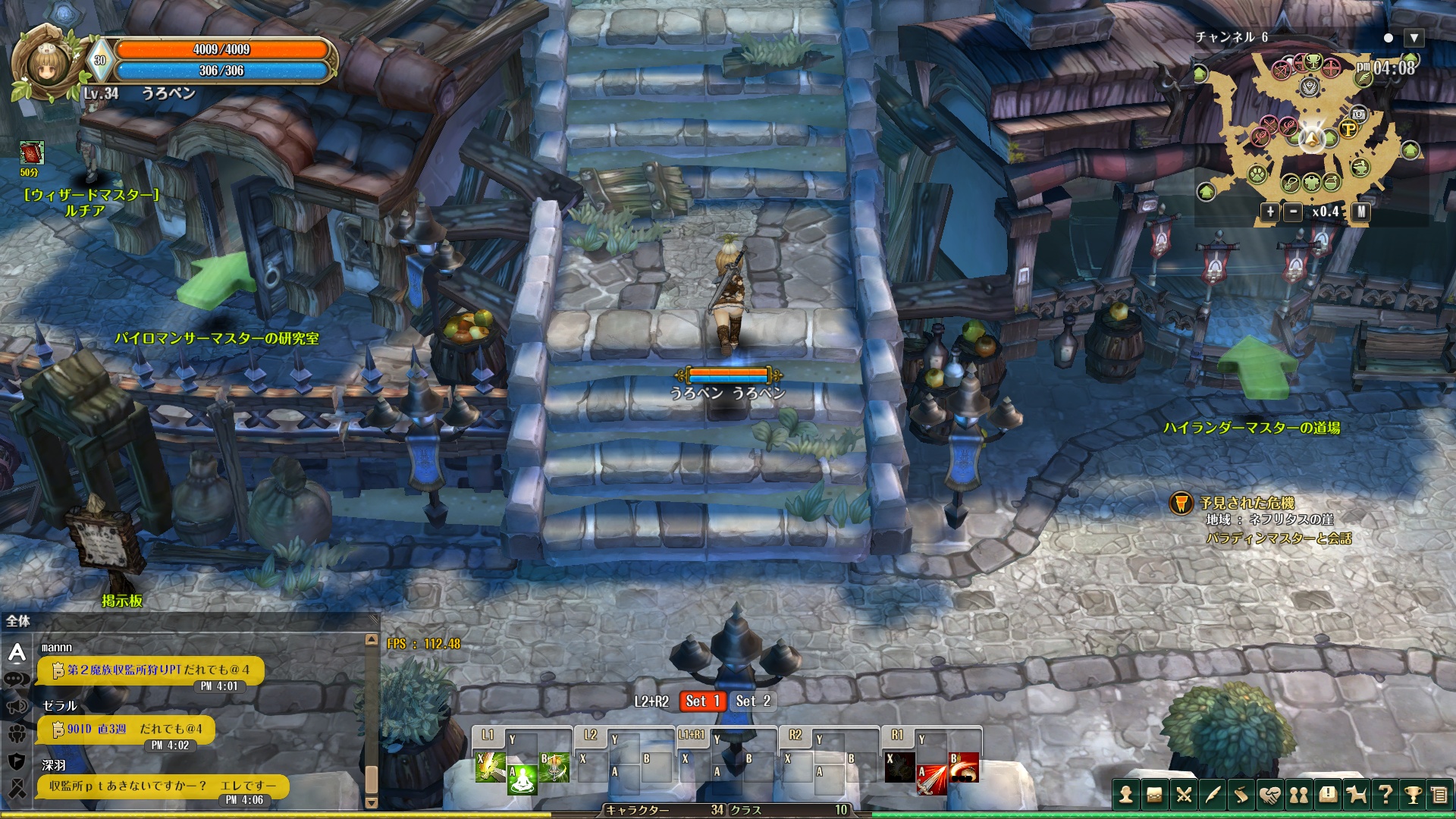The image size is (1456, 819).
Task: Click the minimap minus zoom button
Action: 1293,212
